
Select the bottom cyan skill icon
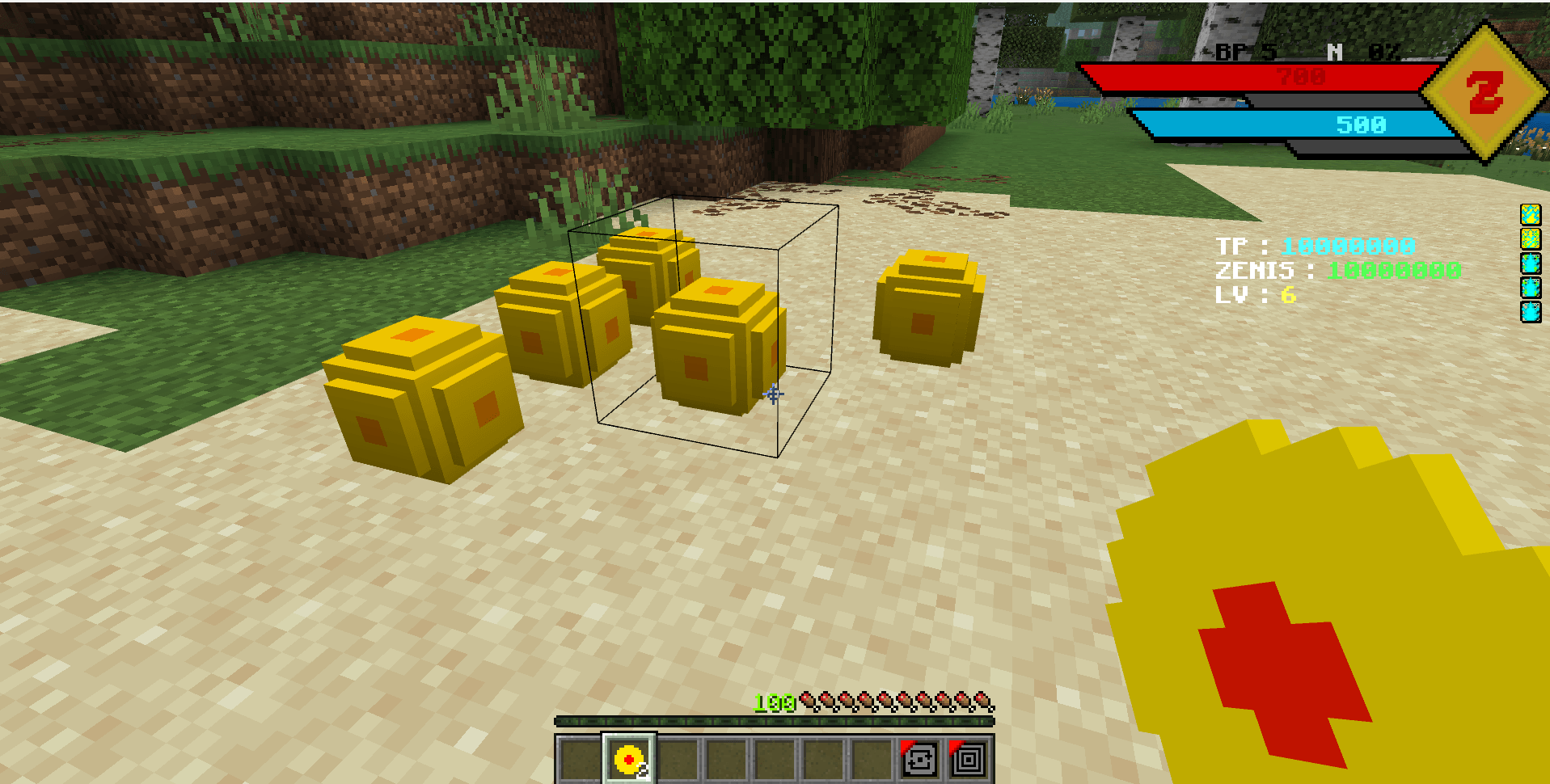(1531, 311)
